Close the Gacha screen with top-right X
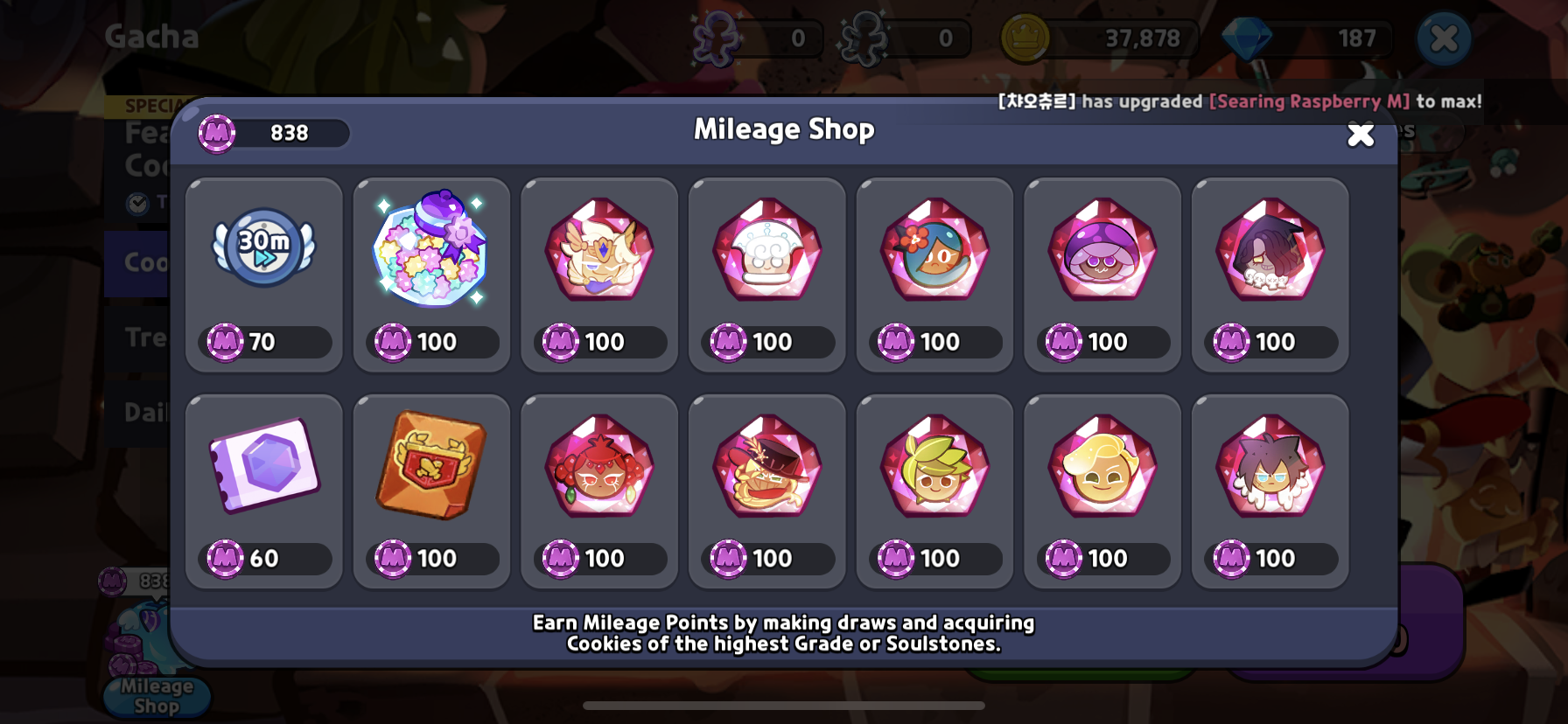The width and height of the screenshot is (1568, 724). pyautogui.click(x=1444, y=38)
